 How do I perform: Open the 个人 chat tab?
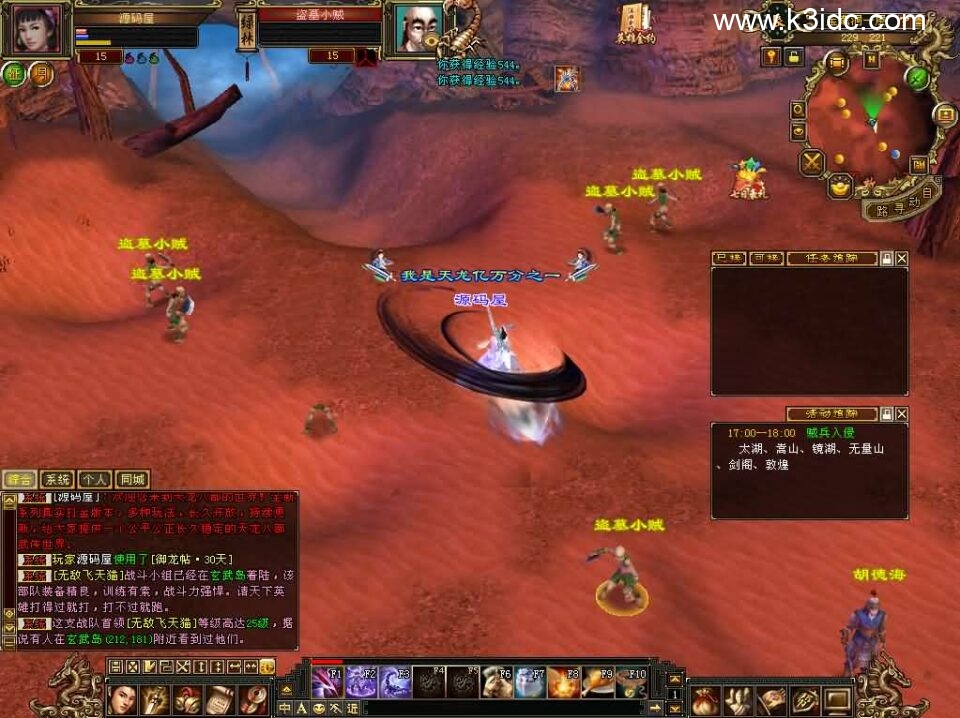(95, 479)
